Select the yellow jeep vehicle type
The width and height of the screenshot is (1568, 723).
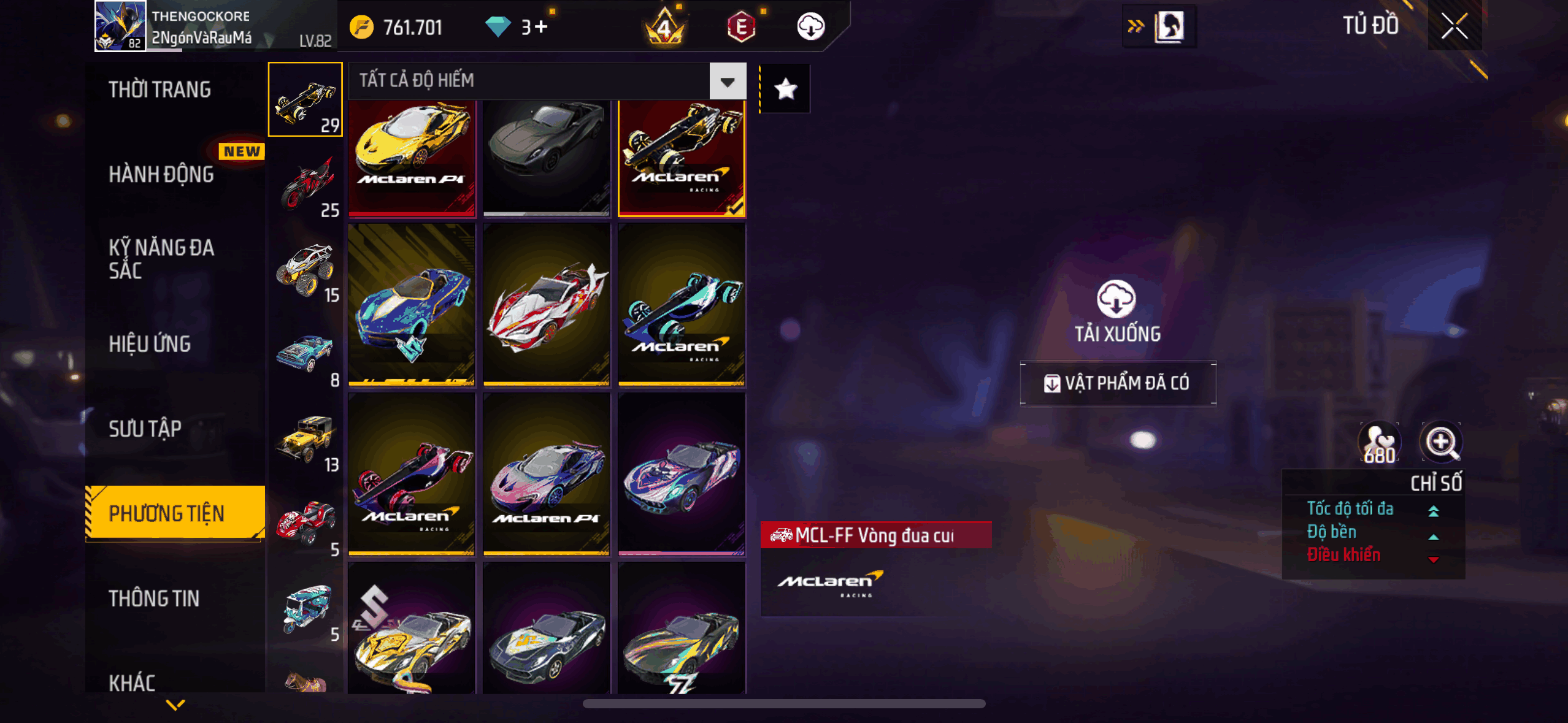(306, 440)
